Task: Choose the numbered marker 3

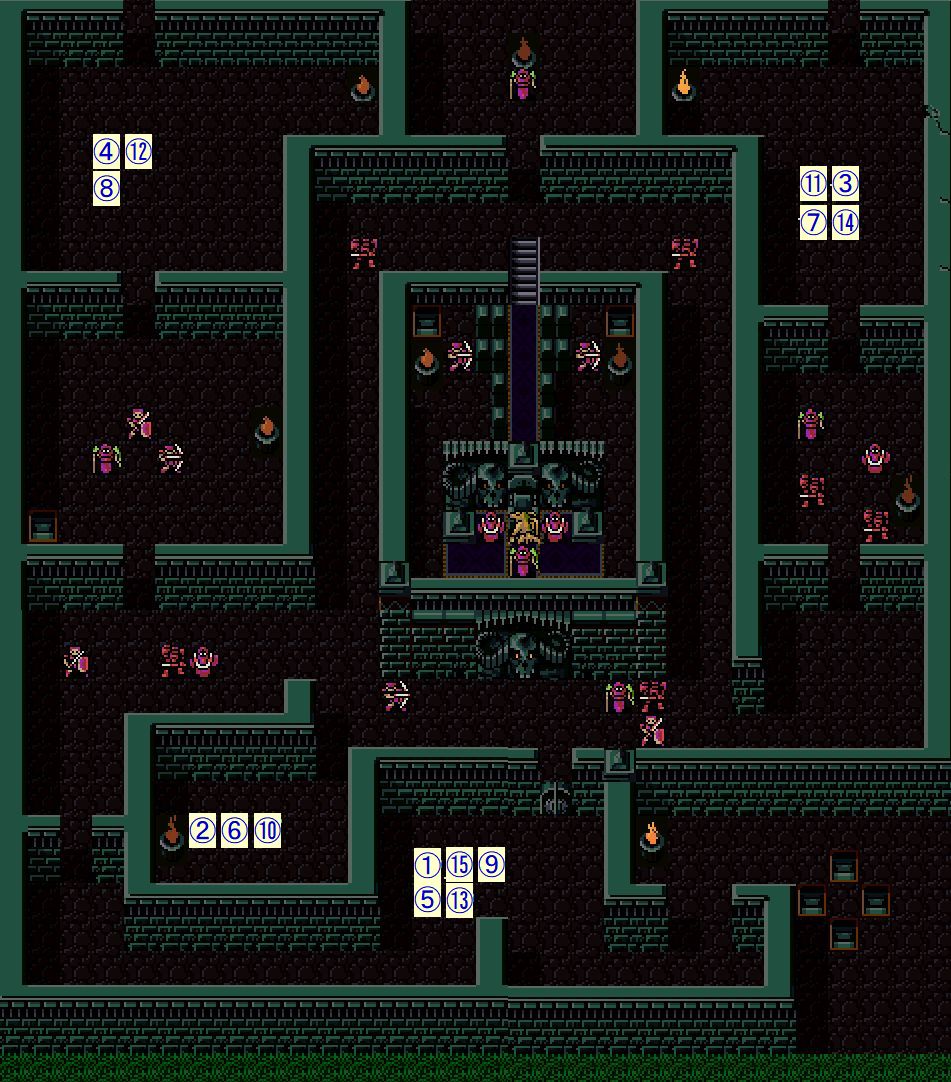Action: click(845, 184)
